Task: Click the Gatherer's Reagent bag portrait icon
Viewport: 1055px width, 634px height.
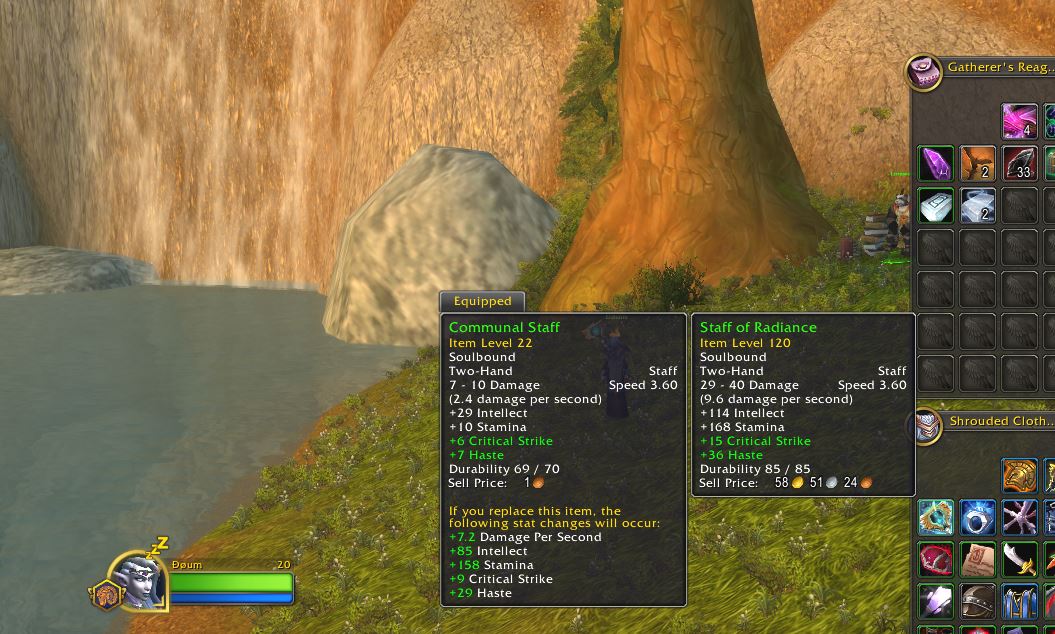Action: [x=925, y=71]
